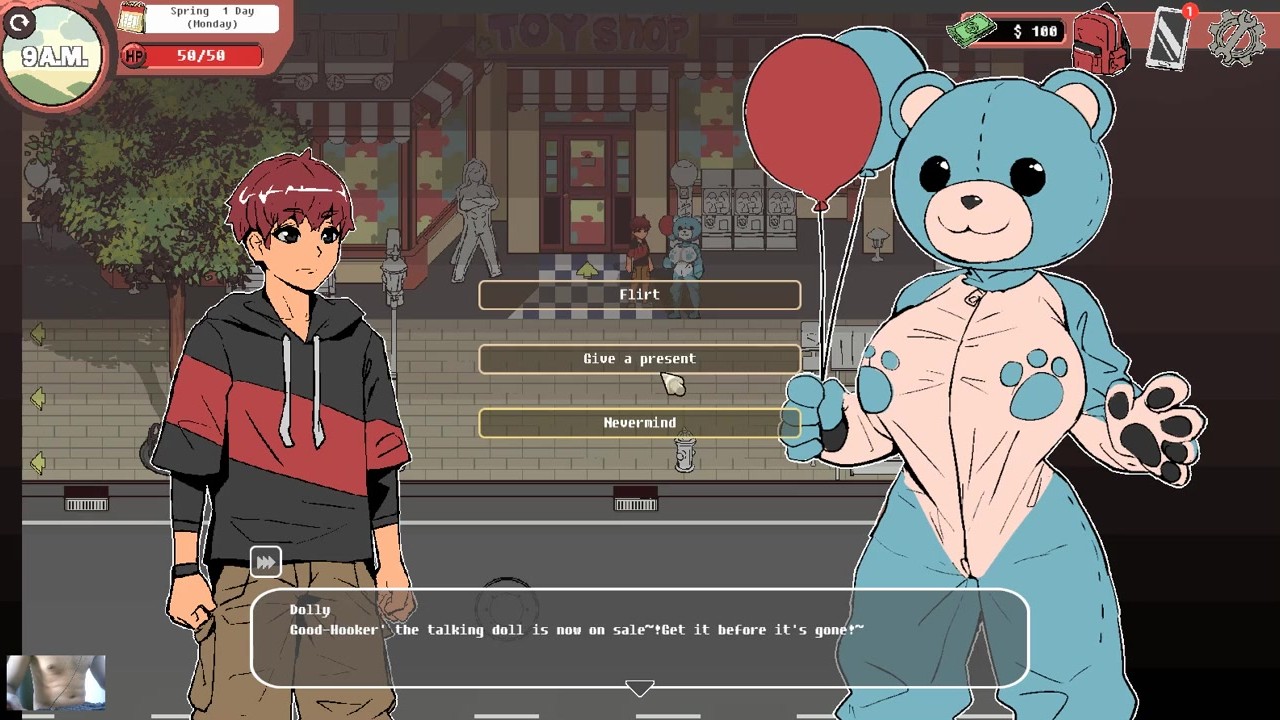
Task: Open the red backpack inventory
Action: coord(1100,40)
